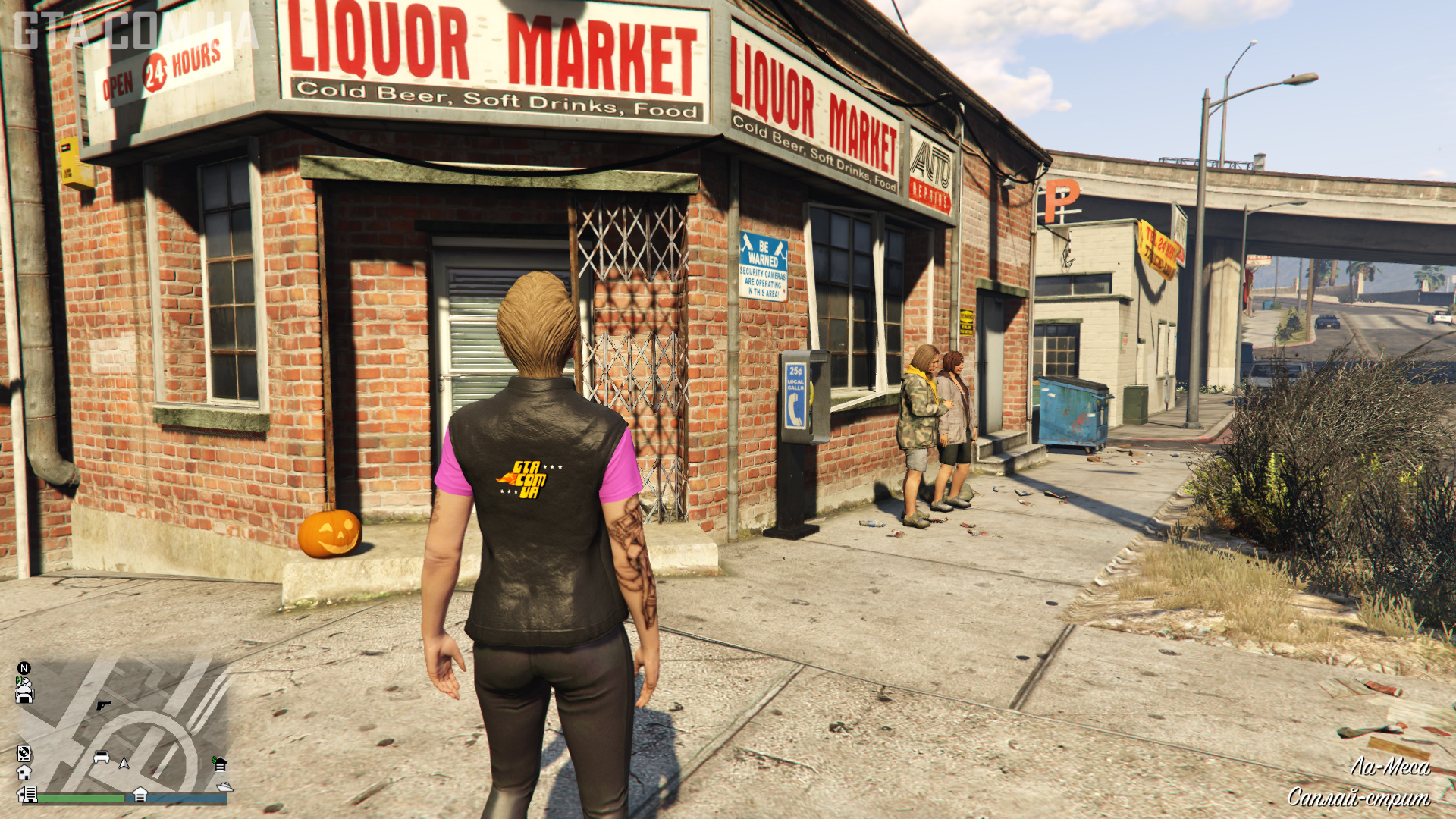Viewport: 1456px width, 819px height.
Task: Click the small white house blip
Action: pos(24,772)
